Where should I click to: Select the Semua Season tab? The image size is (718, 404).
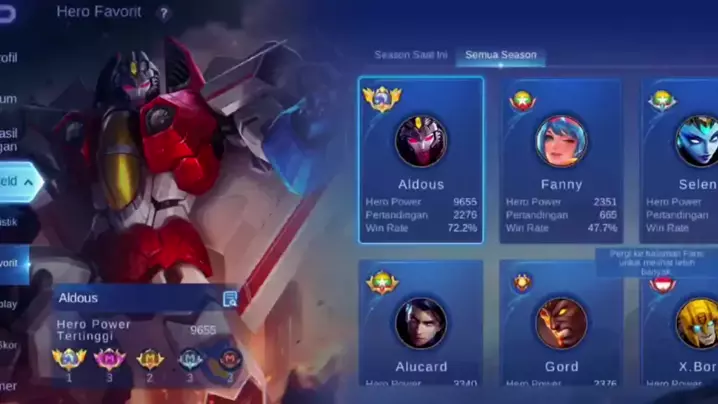(500, 55)
